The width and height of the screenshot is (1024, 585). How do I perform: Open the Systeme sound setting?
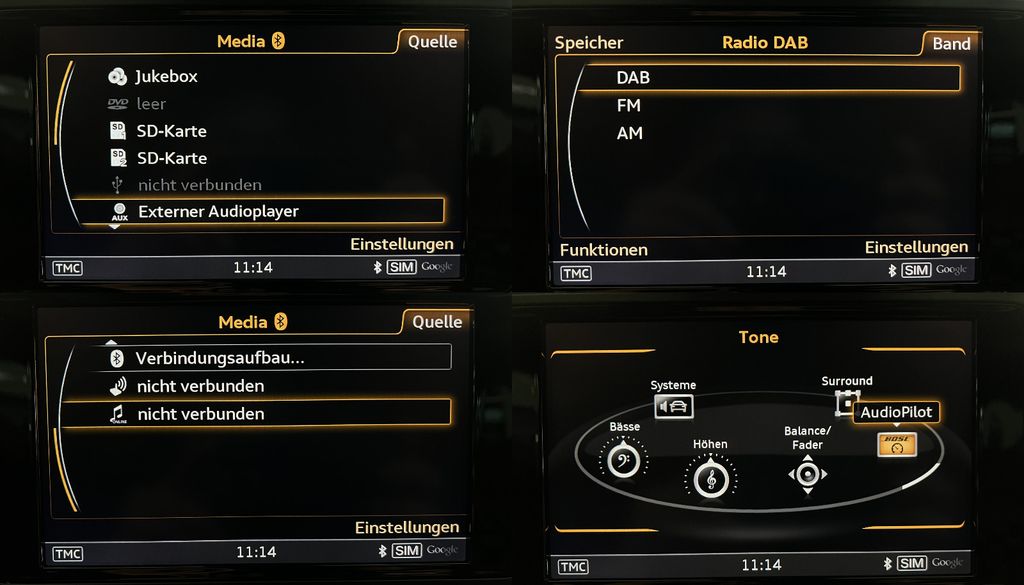click(673, 406)
